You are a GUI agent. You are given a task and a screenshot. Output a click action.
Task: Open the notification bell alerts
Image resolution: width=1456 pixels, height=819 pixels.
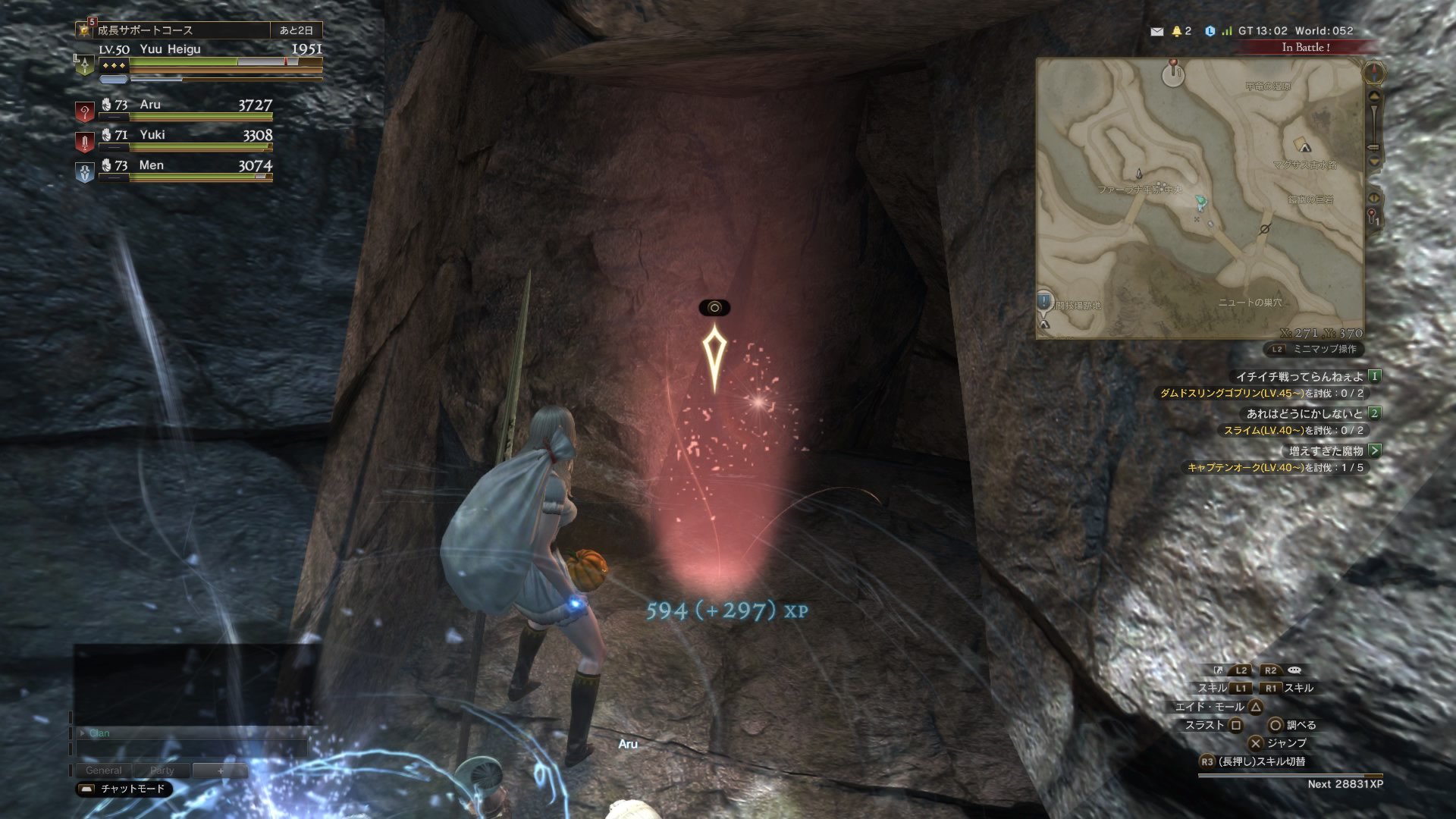1177,31
